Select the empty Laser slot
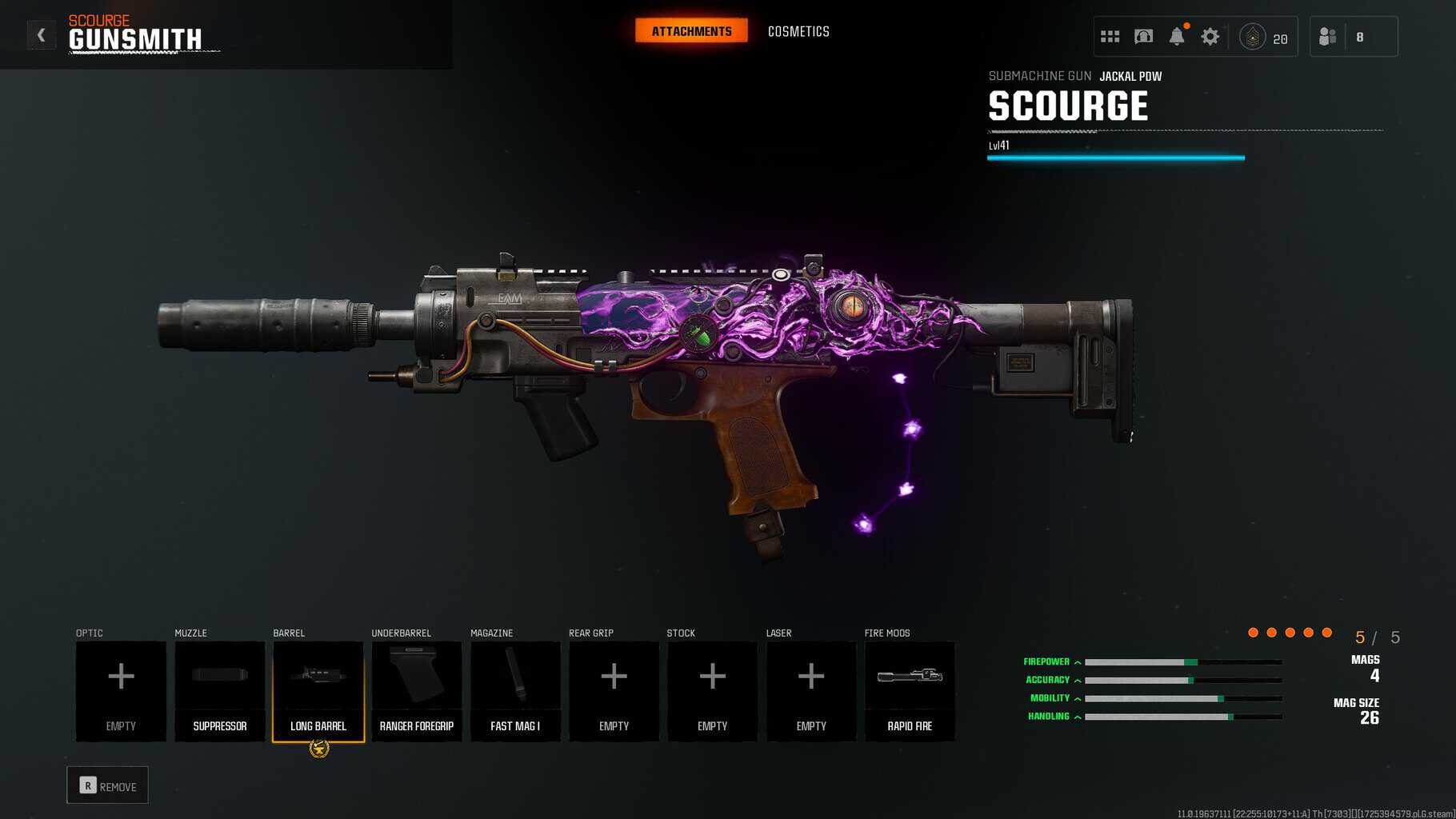The width and height of the screenshot is (1456, 819). click(811, 691)
